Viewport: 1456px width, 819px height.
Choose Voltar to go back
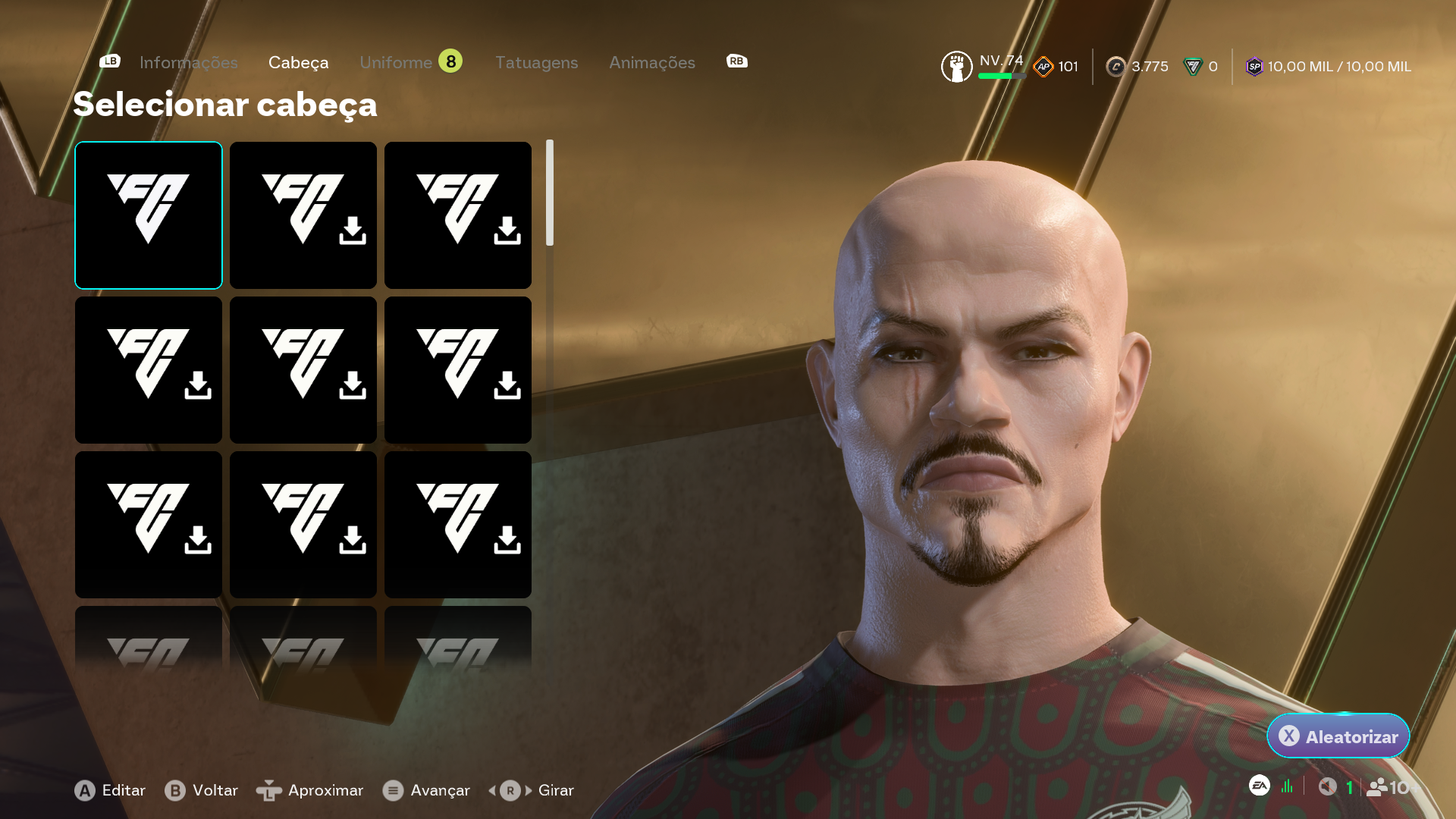pos(202,790)
